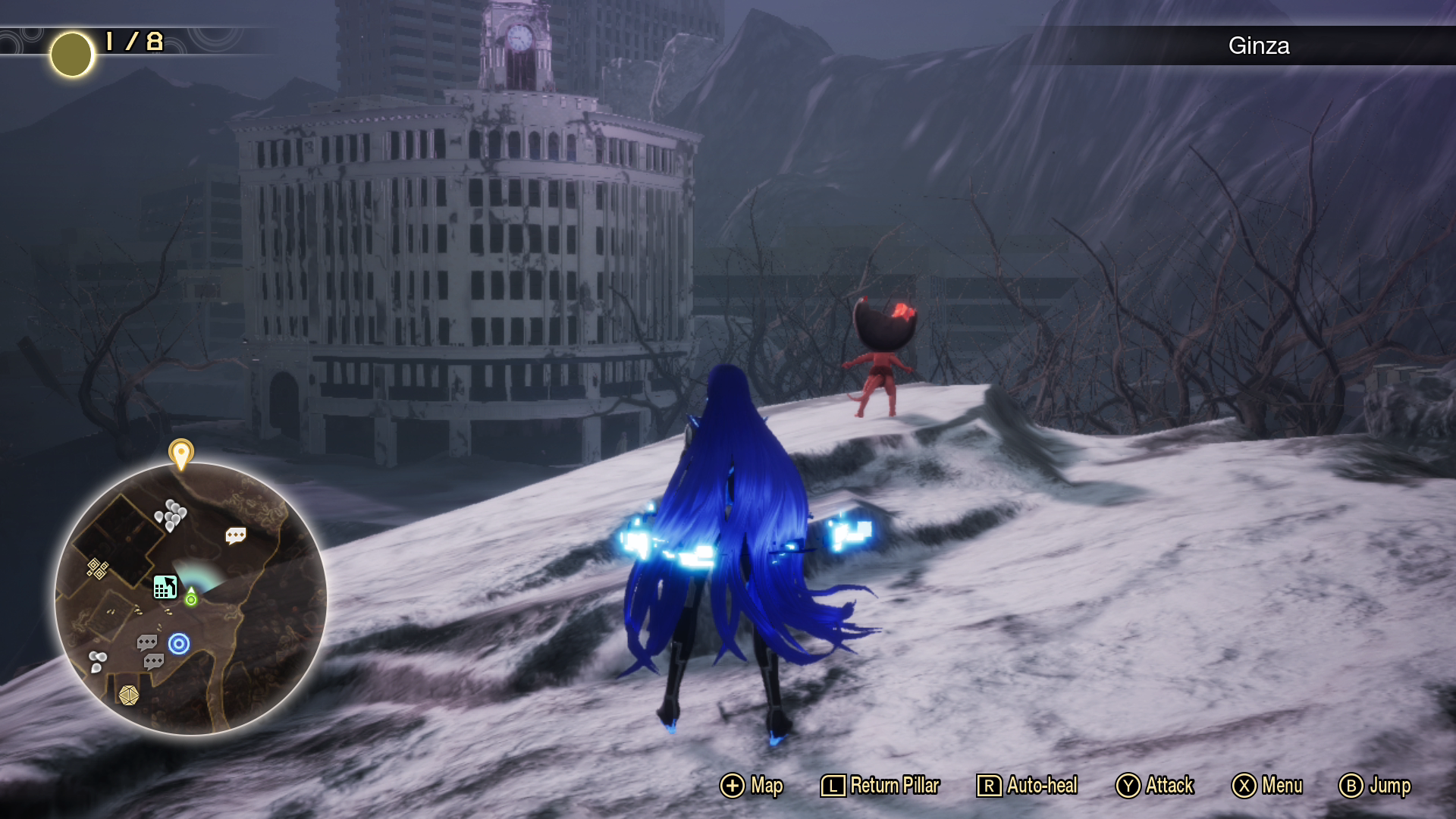Select the teal building-with-arrow minimap icon
This screenshot has width=1456, height=819.
click(x=165, y=587)
